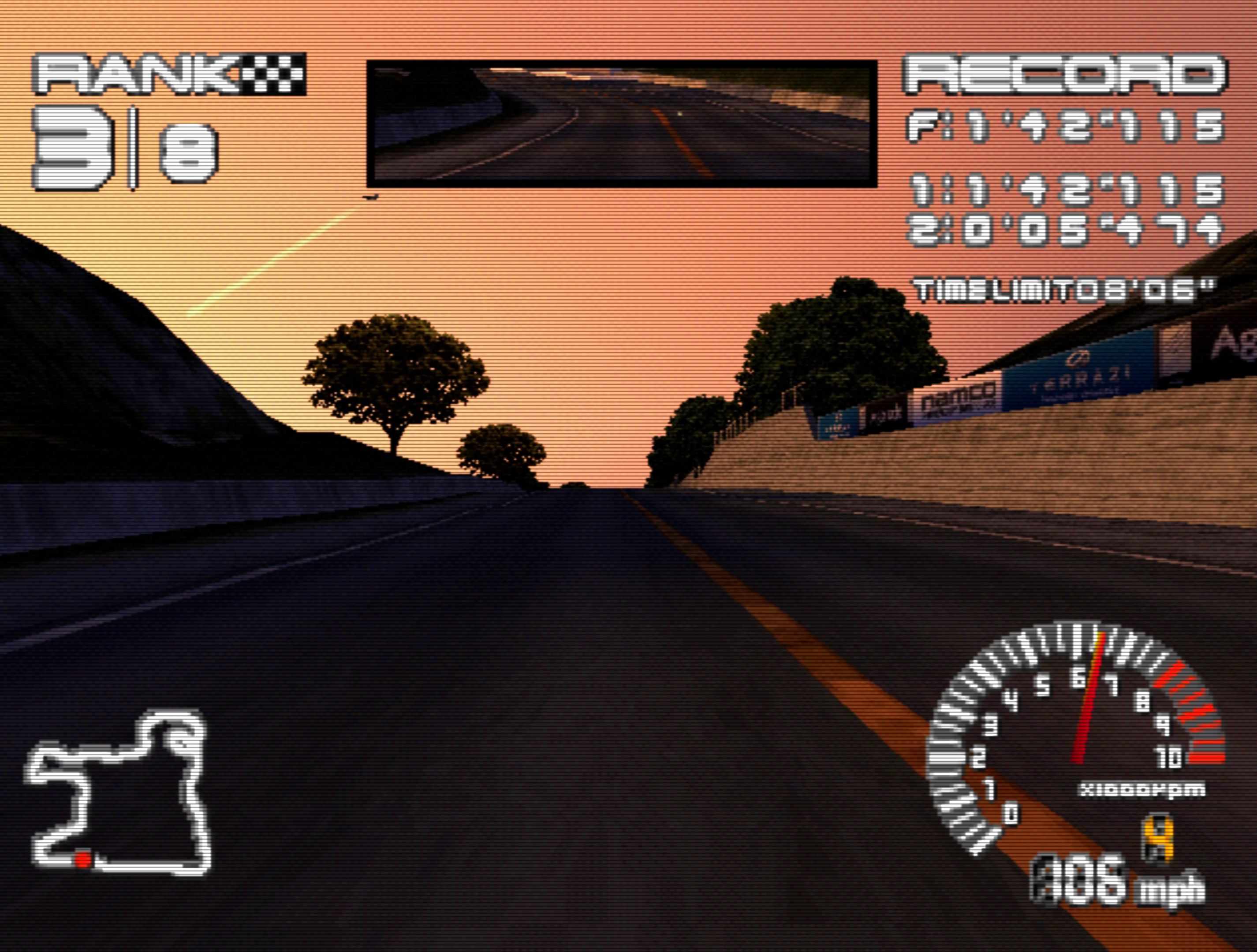Select the rear-view mirror display

[x=622, y=123]
